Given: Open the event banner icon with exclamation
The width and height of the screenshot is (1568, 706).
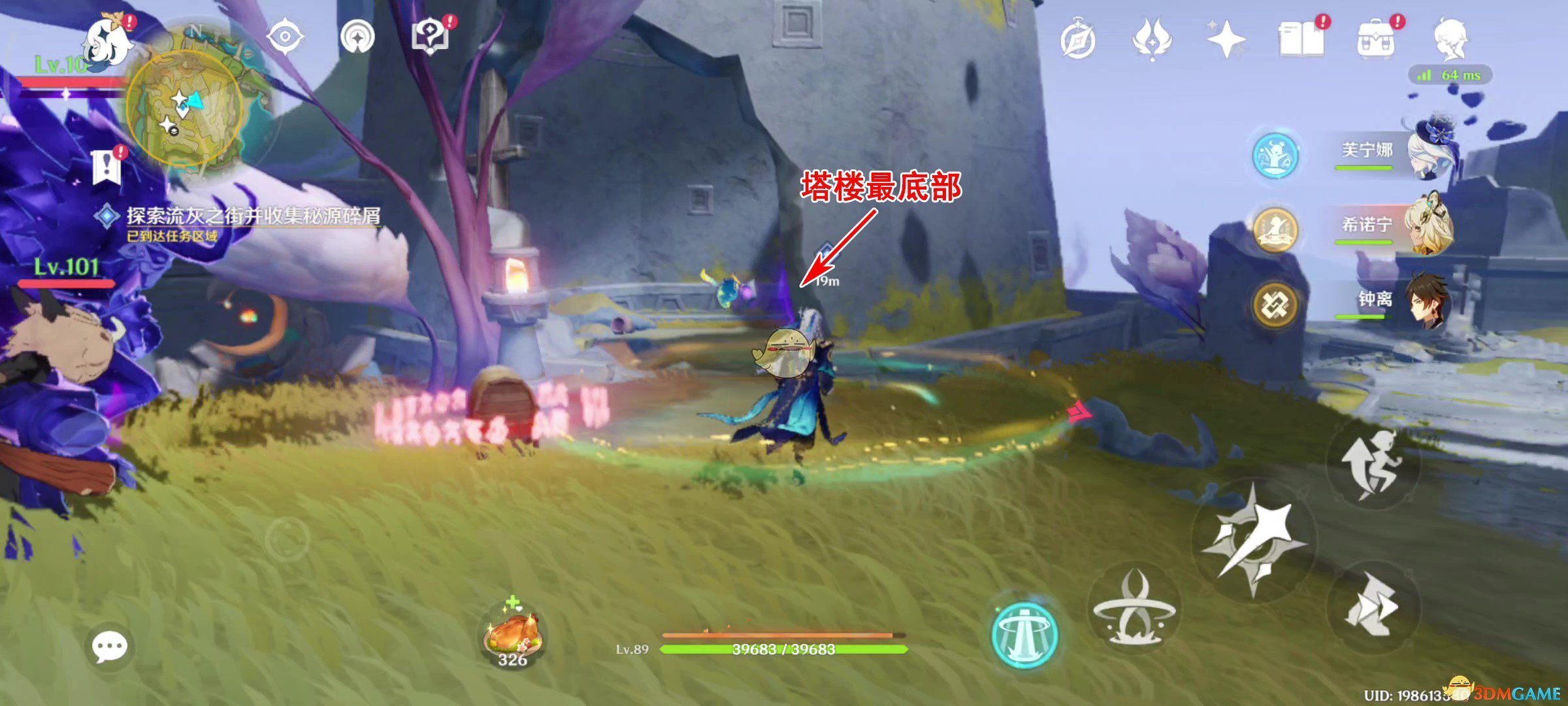Looking at the screenshot, I should point(106,166).
